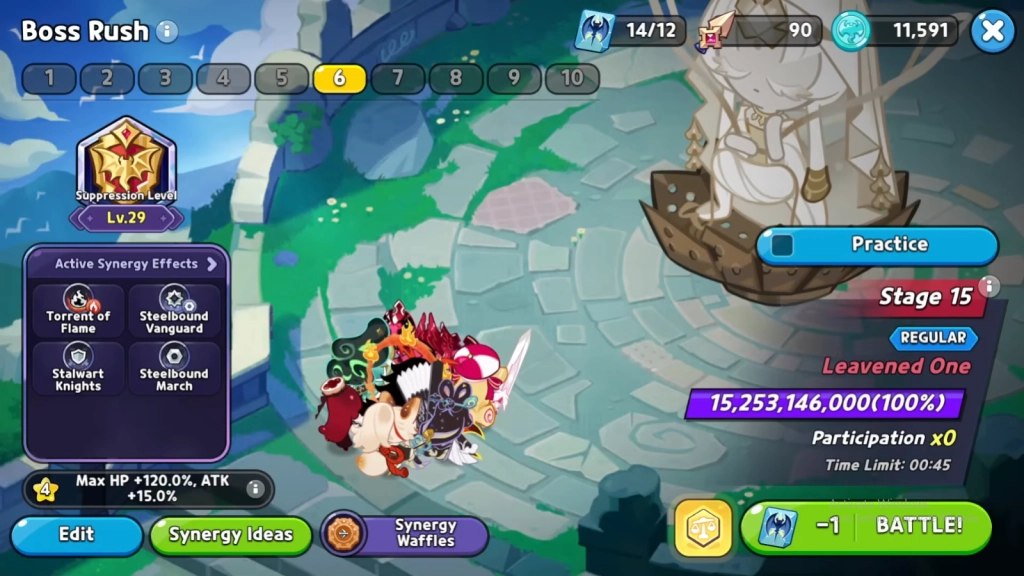Select boss tab 5

tap(281, 78)
